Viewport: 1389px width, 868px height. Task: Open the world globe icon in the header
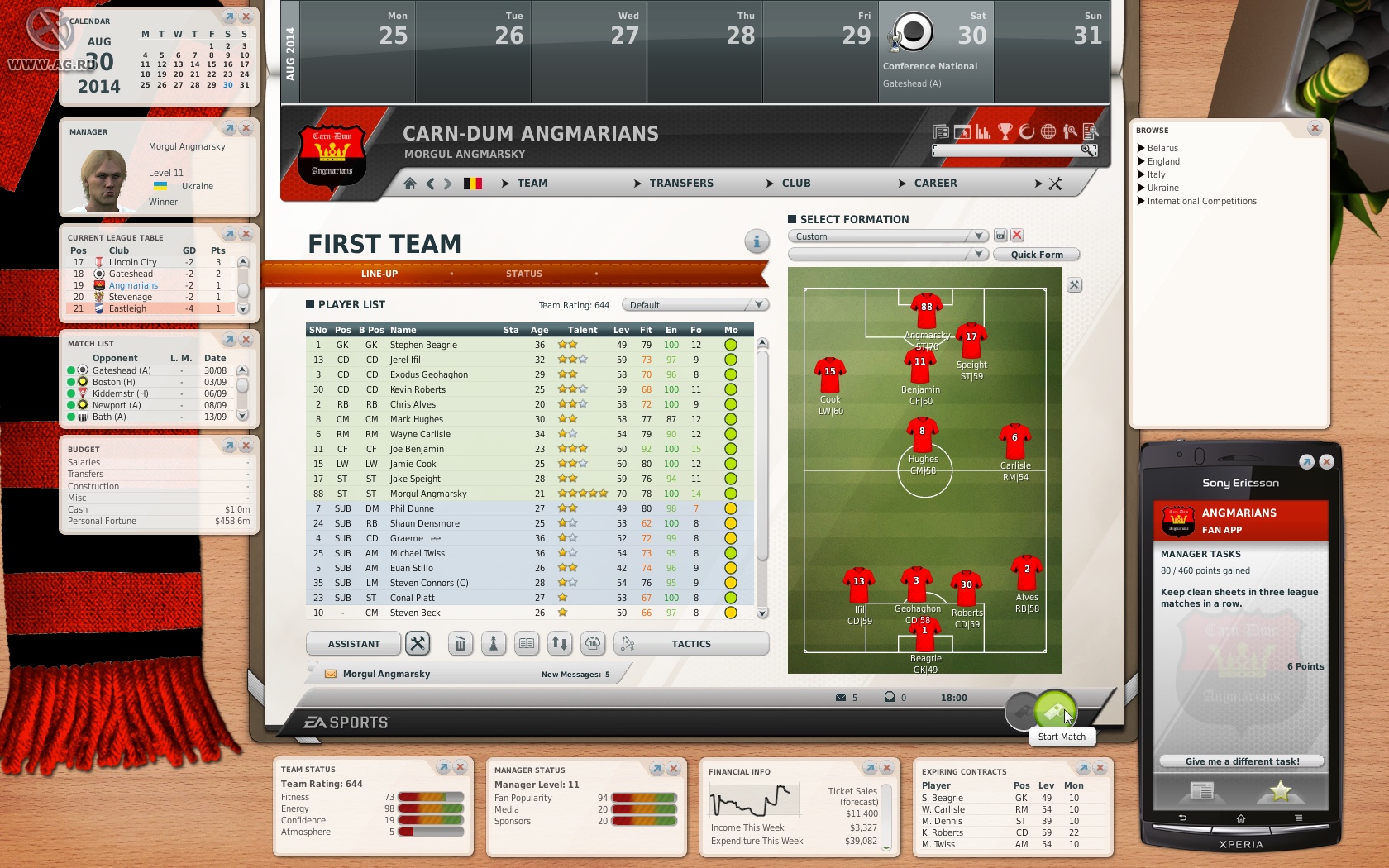(x=1047, y=132)
